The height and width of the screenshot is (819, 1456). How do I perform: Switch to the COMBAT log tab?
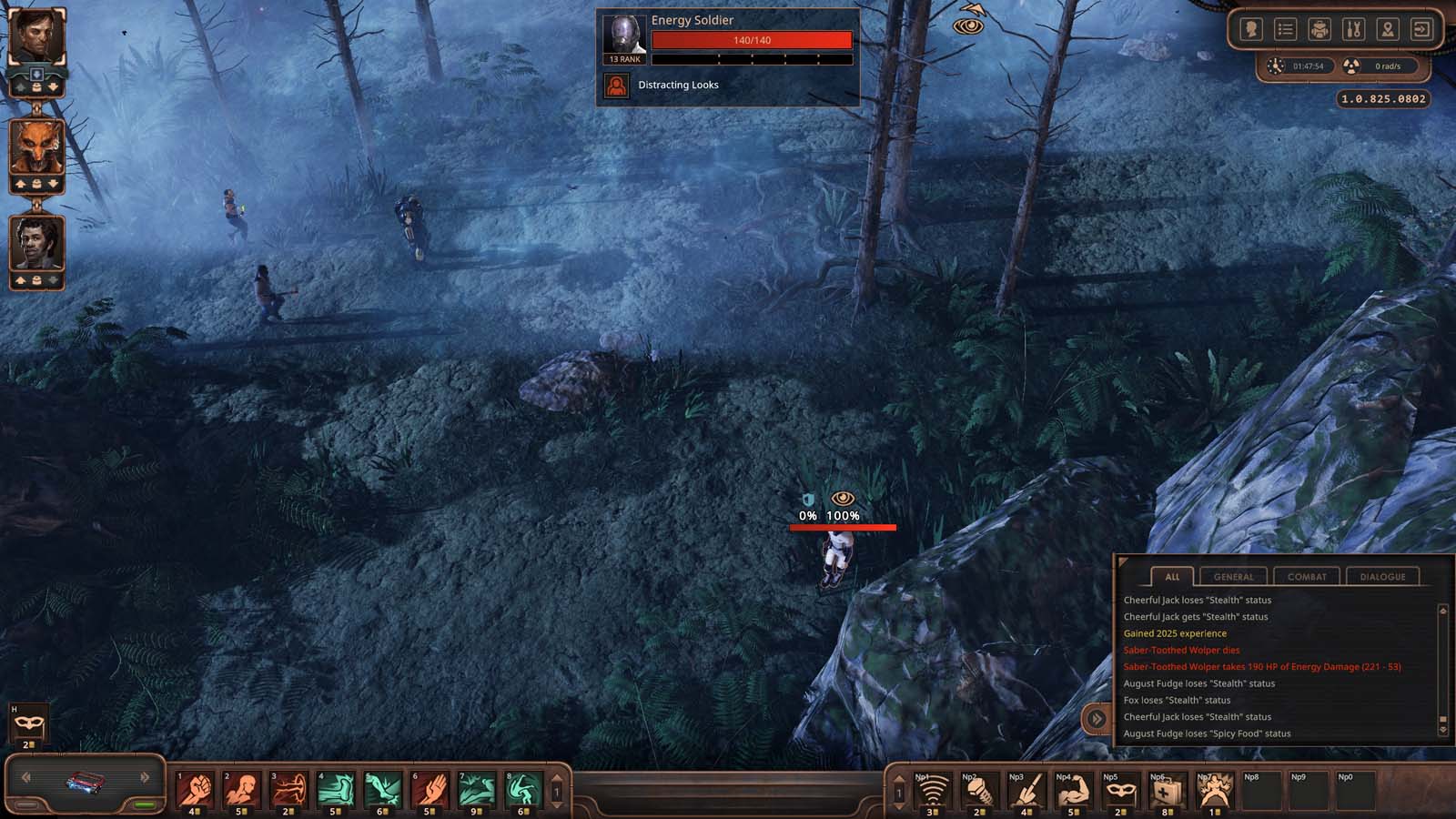point(1306,576)
